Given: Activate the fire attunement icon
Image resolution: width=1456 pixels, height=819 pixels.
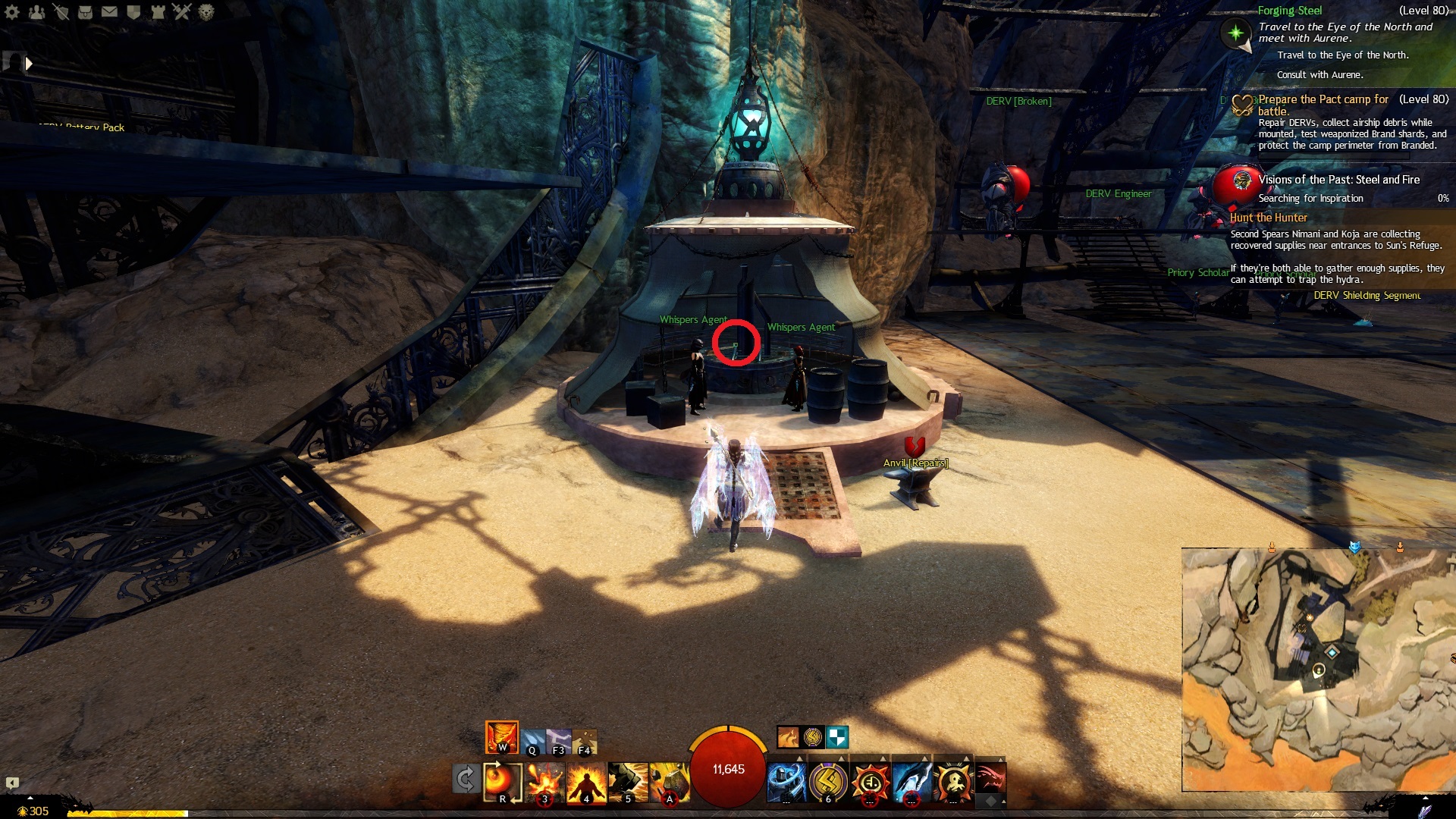Looking at the screenshot, I should click(501, 737).
